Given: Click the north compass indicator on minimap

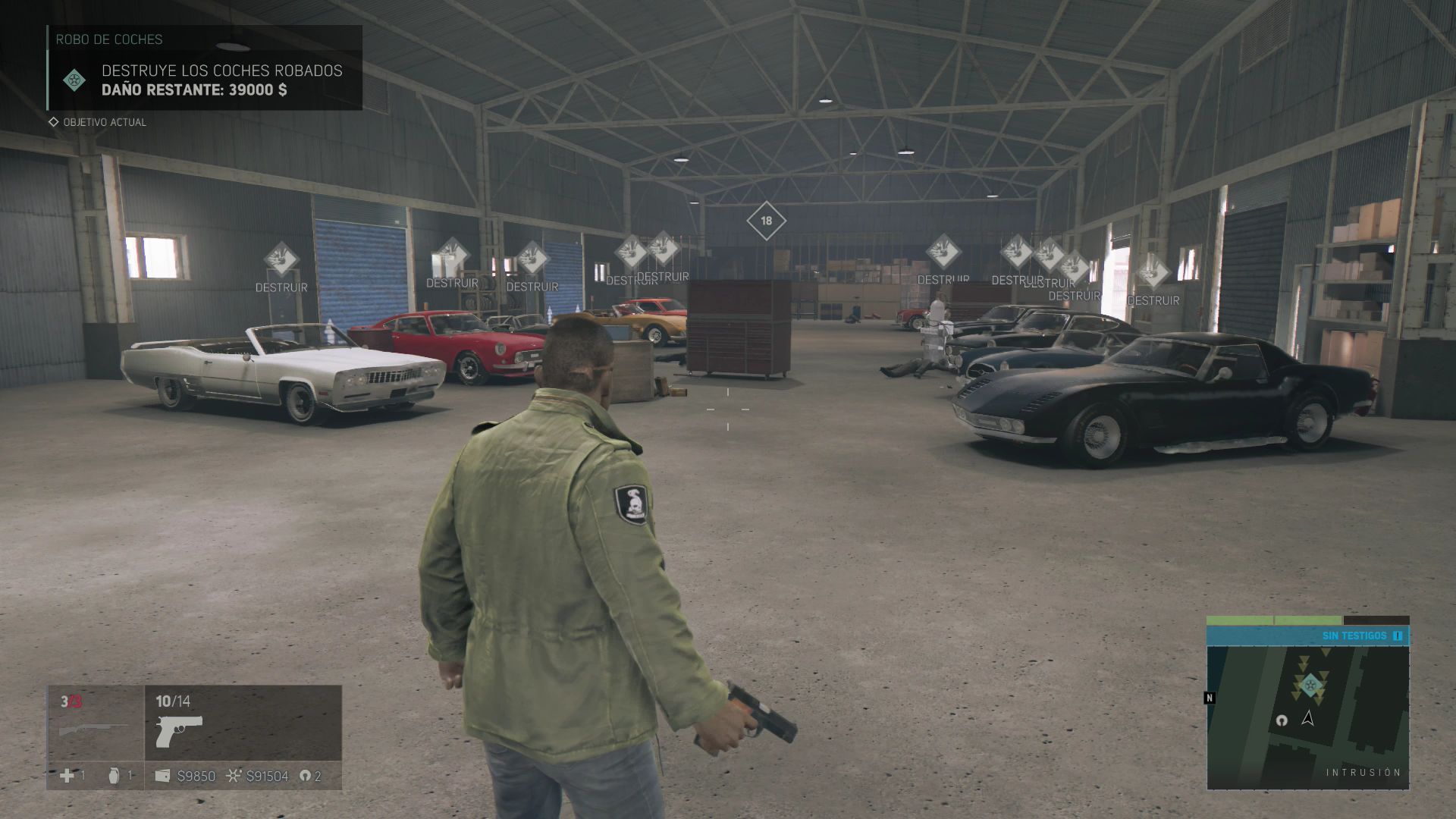Looking at the screenshot, I should pos(1210,698).
